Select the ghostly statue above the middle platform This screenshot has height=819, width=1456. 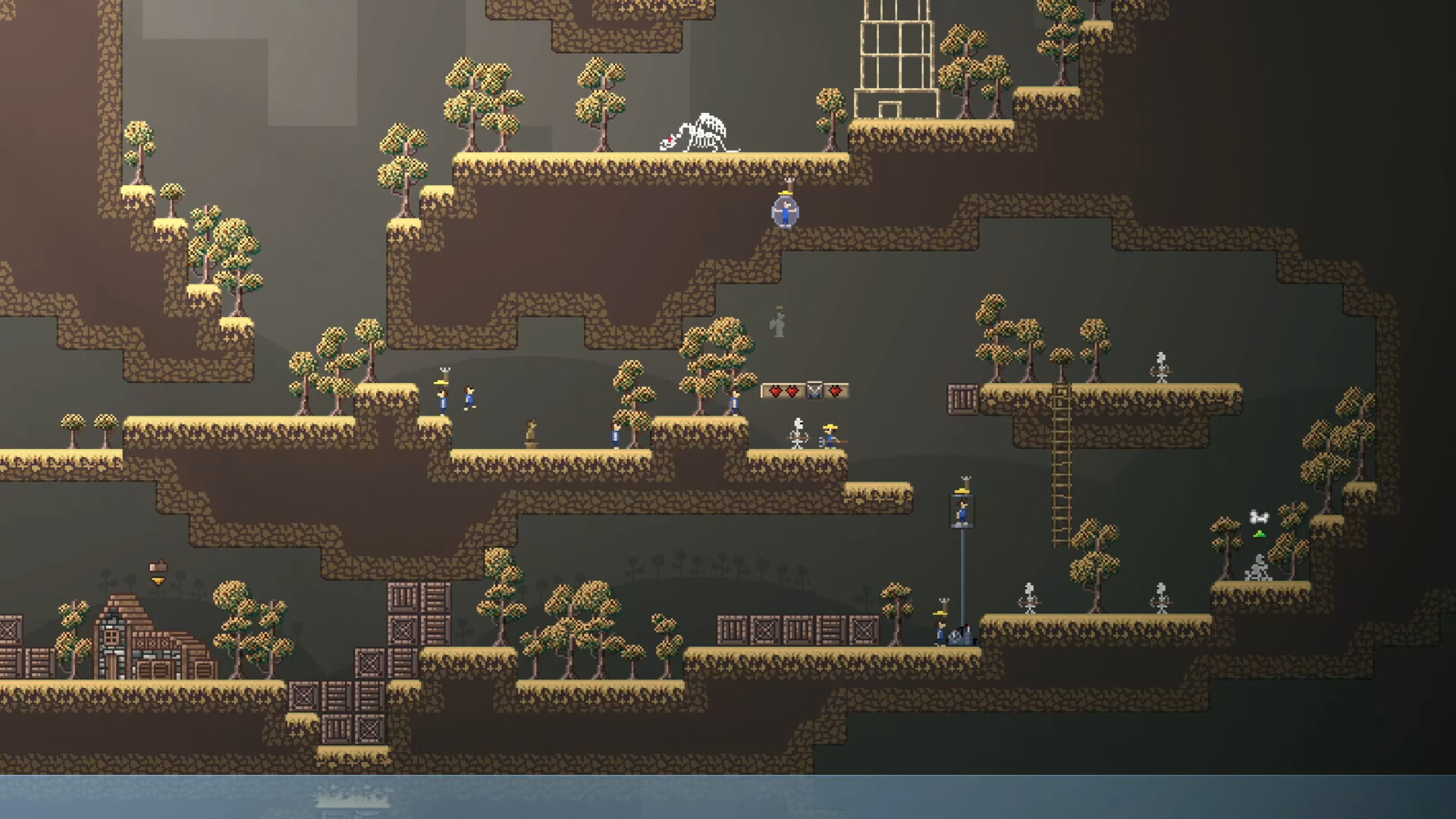[778, 322]
